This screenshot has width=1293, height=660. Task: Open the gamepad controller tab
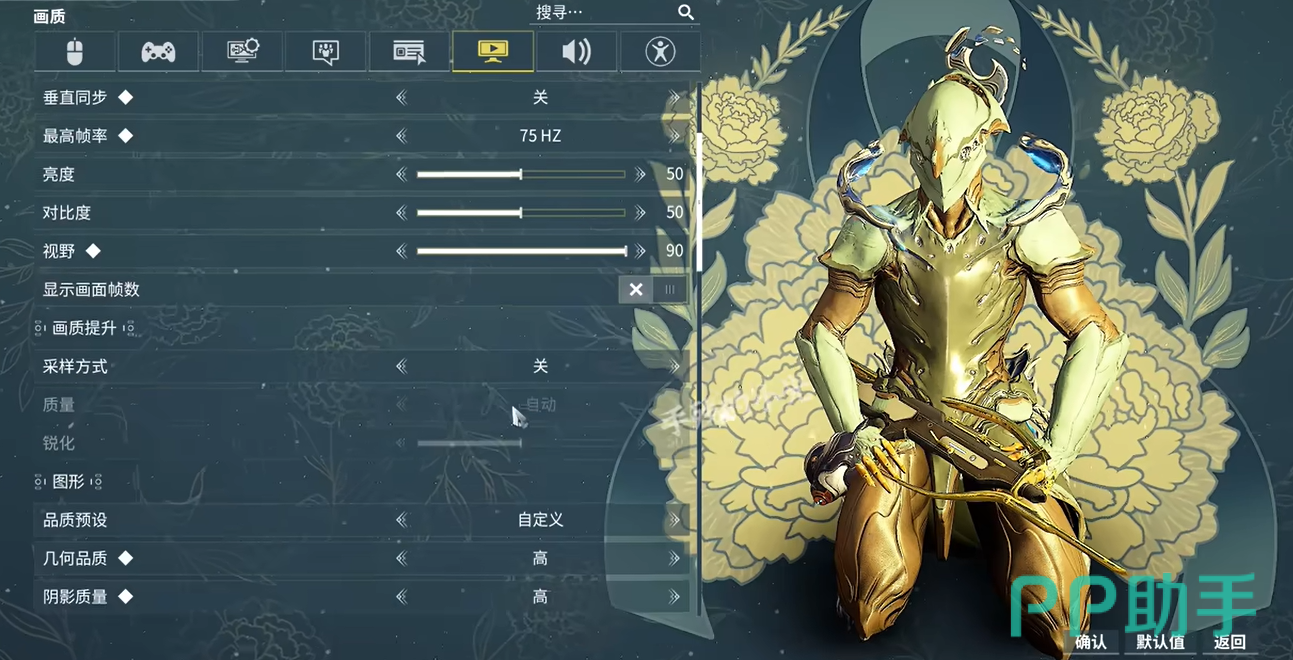click(x=158, y=51)
